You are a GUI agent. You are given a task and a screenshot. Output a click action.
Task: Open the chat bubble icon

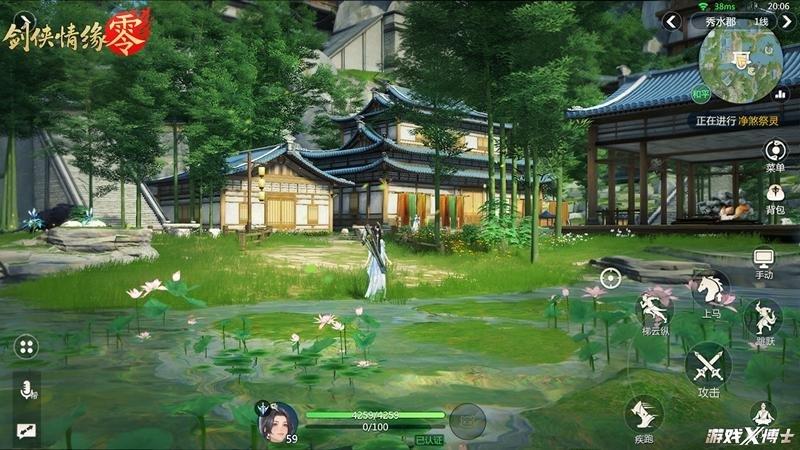(x=25, y=430)
